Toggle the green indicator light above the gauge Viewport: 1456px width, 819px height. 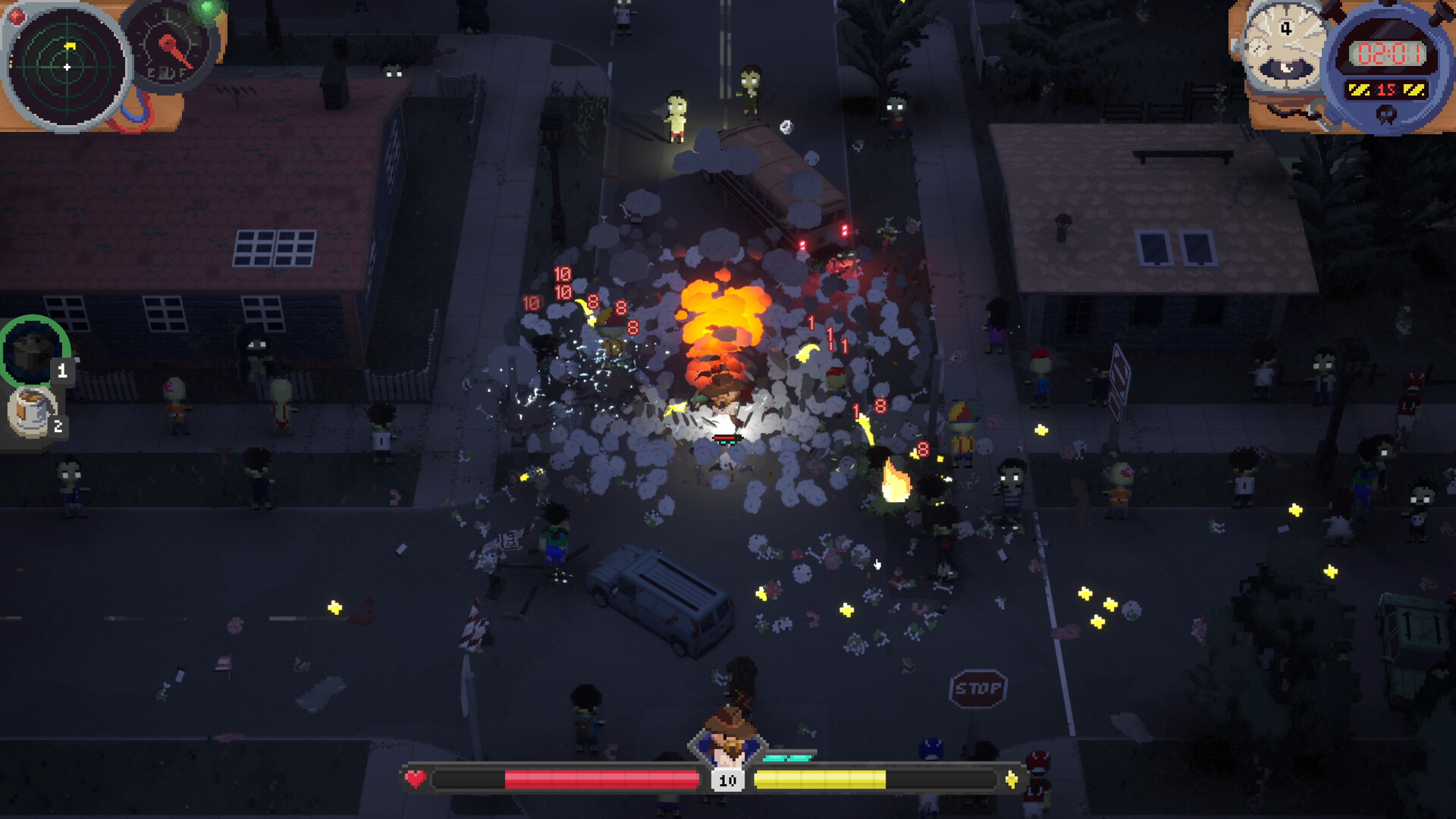[x=206, y=6]
